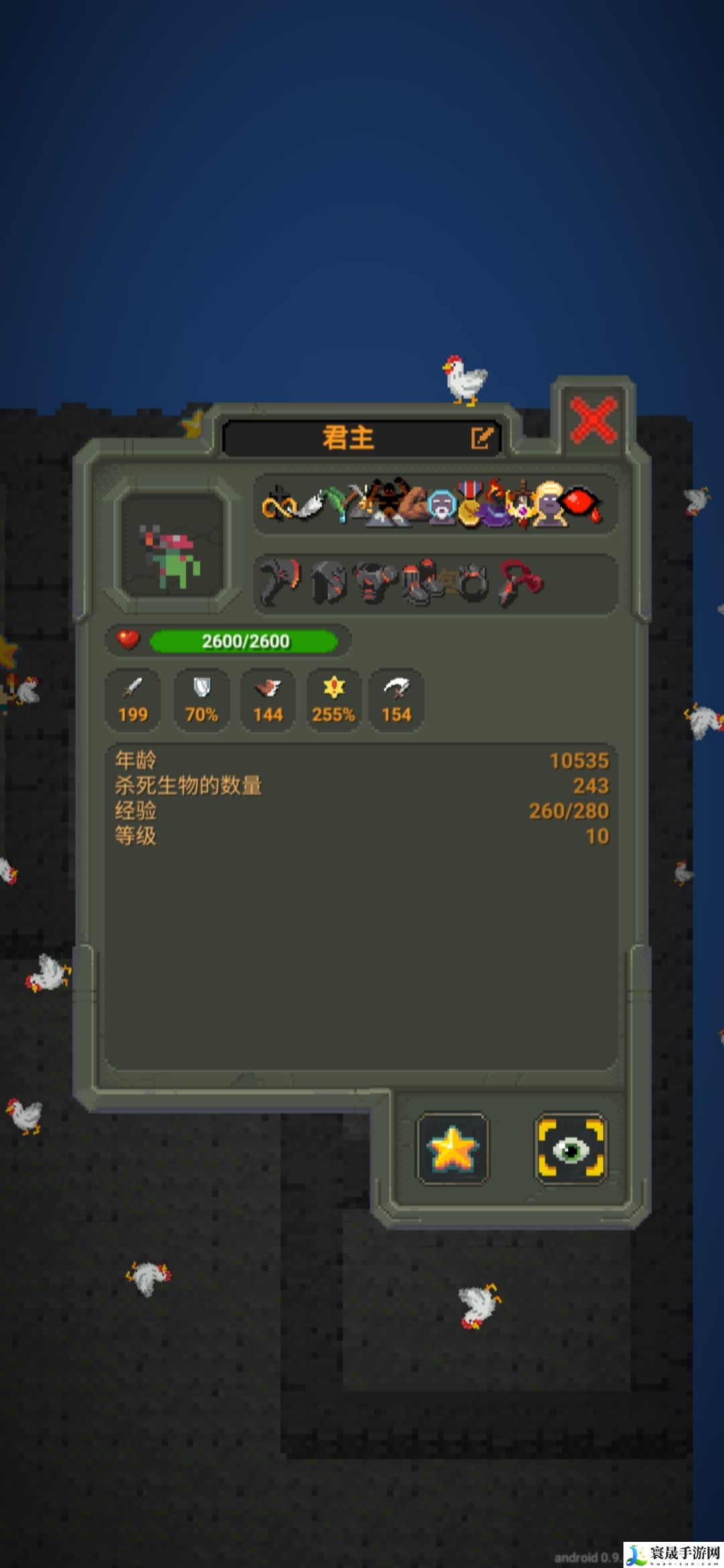Close the unit info window
This screenshot has width=724, height=1568.
click(x=593, y=419)
